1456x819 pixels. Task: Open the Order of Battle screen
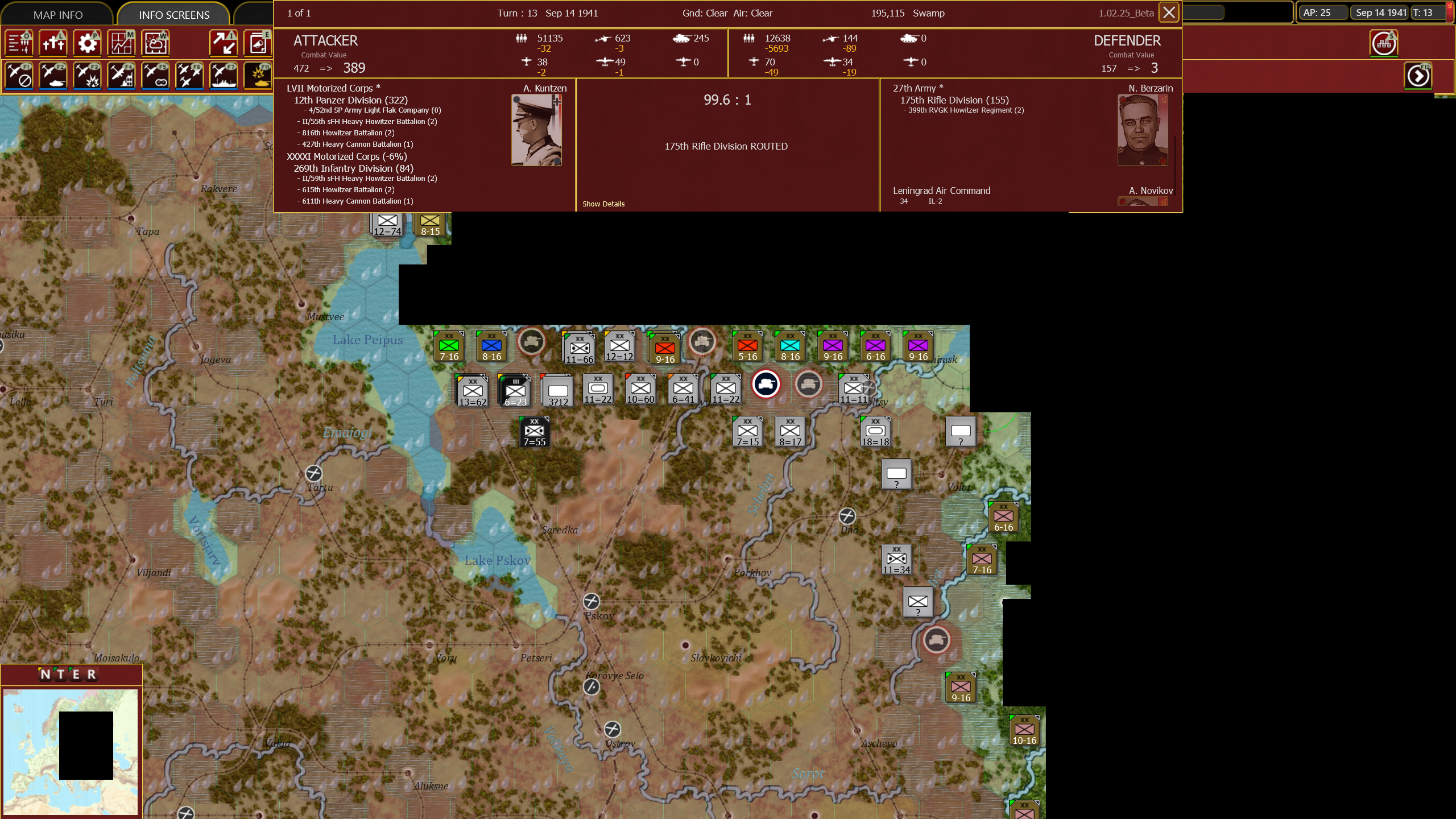[x=19, y=43]
